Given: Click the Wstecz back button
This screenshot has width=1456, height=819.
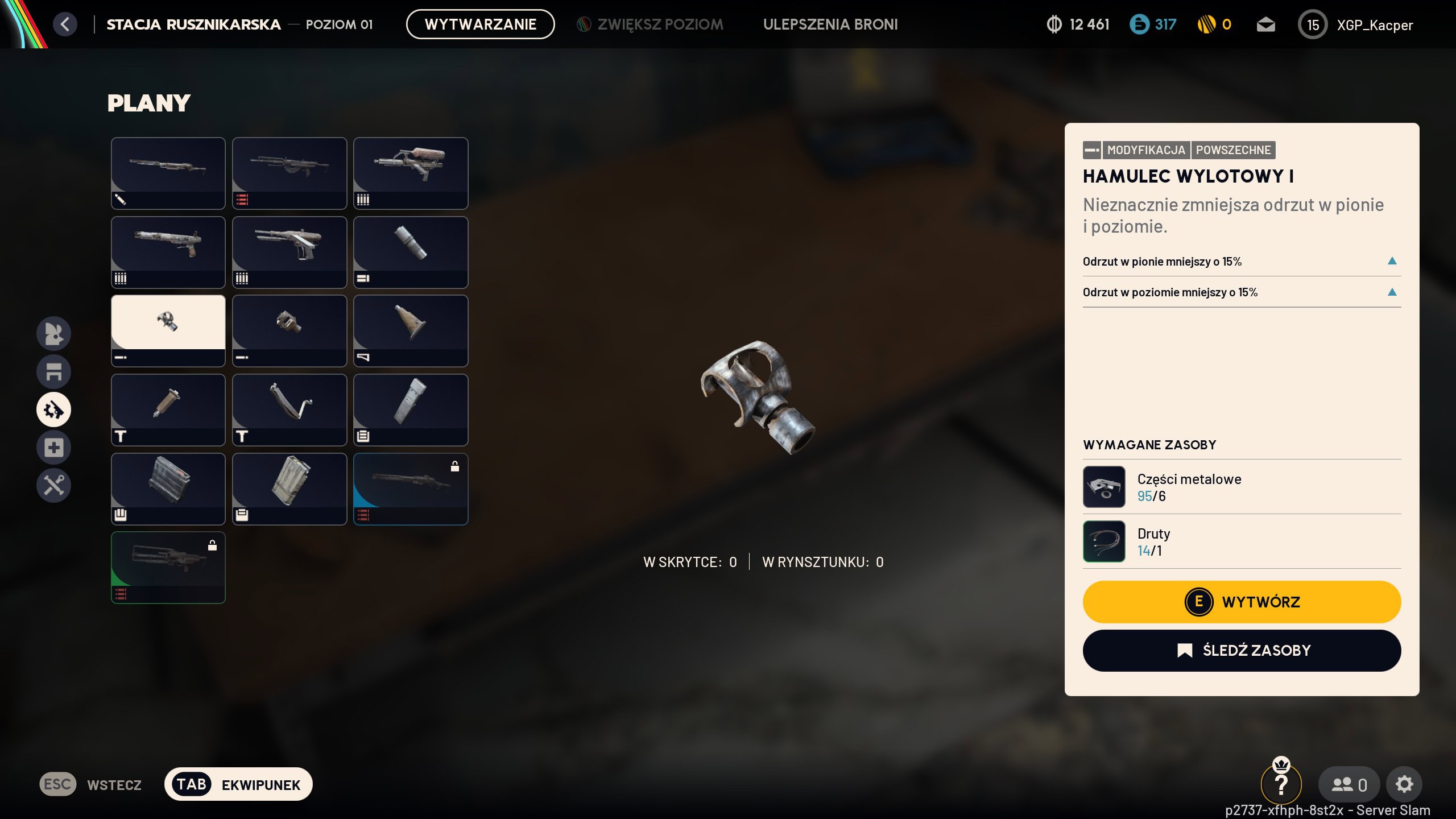Looking at the screenshot, I should [91, 784].
